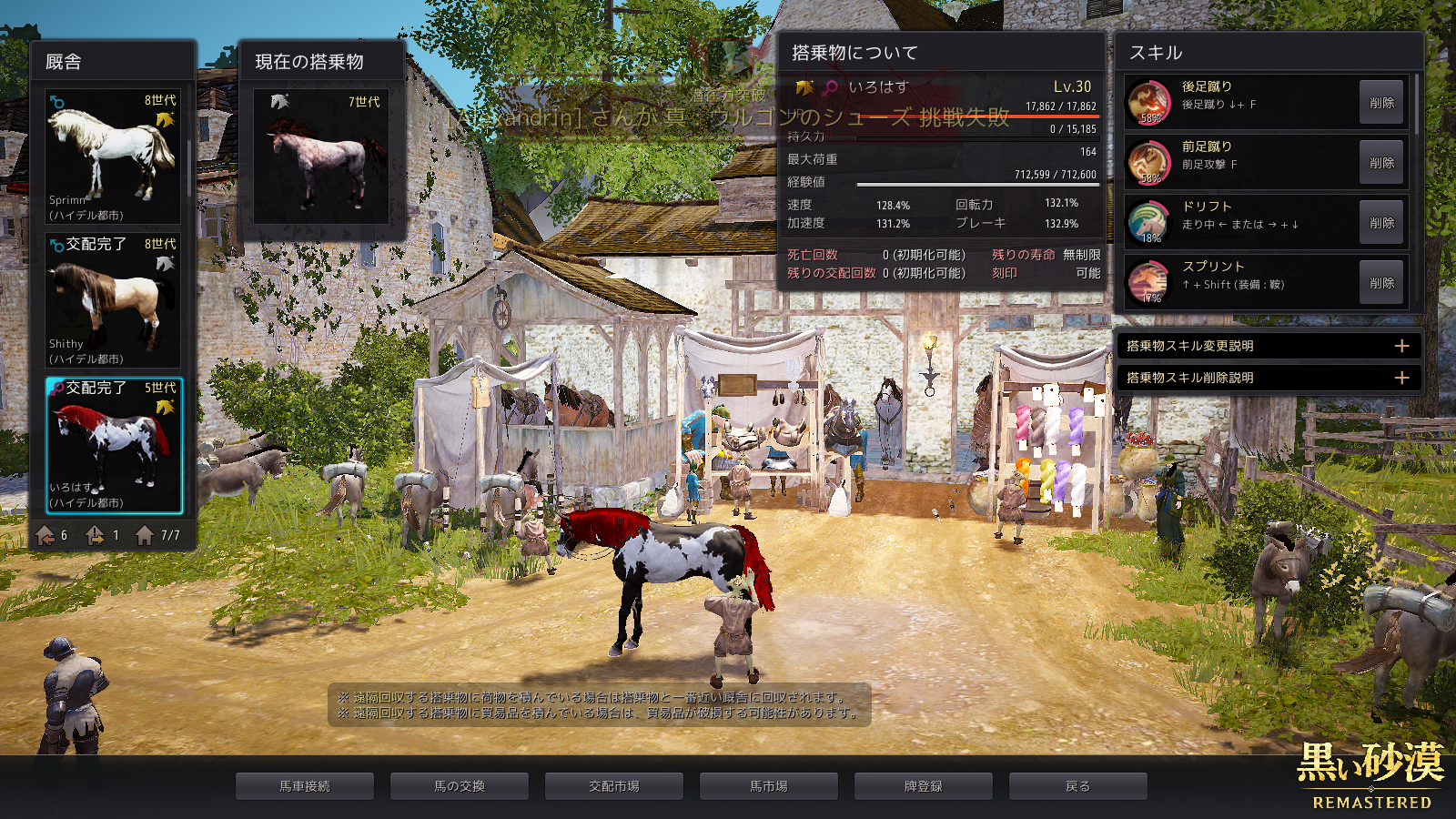Open the 交配市場 breeding market
Image resolution: width=1456 pixels, height=819 pixels.
click(x=614, y=786)
